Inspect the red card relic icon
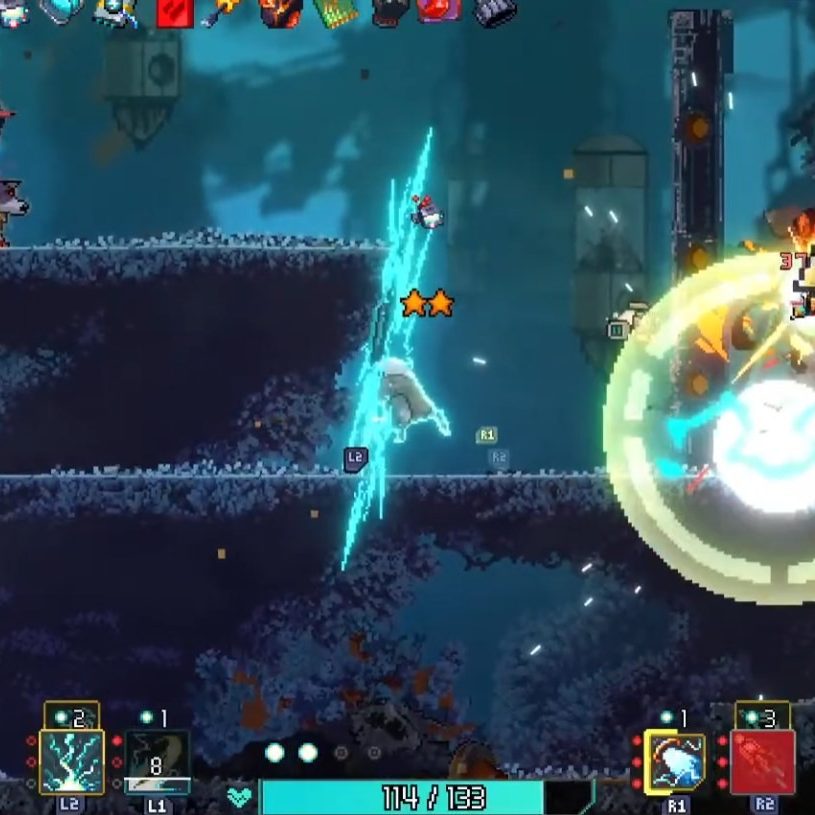 point(174,12)
